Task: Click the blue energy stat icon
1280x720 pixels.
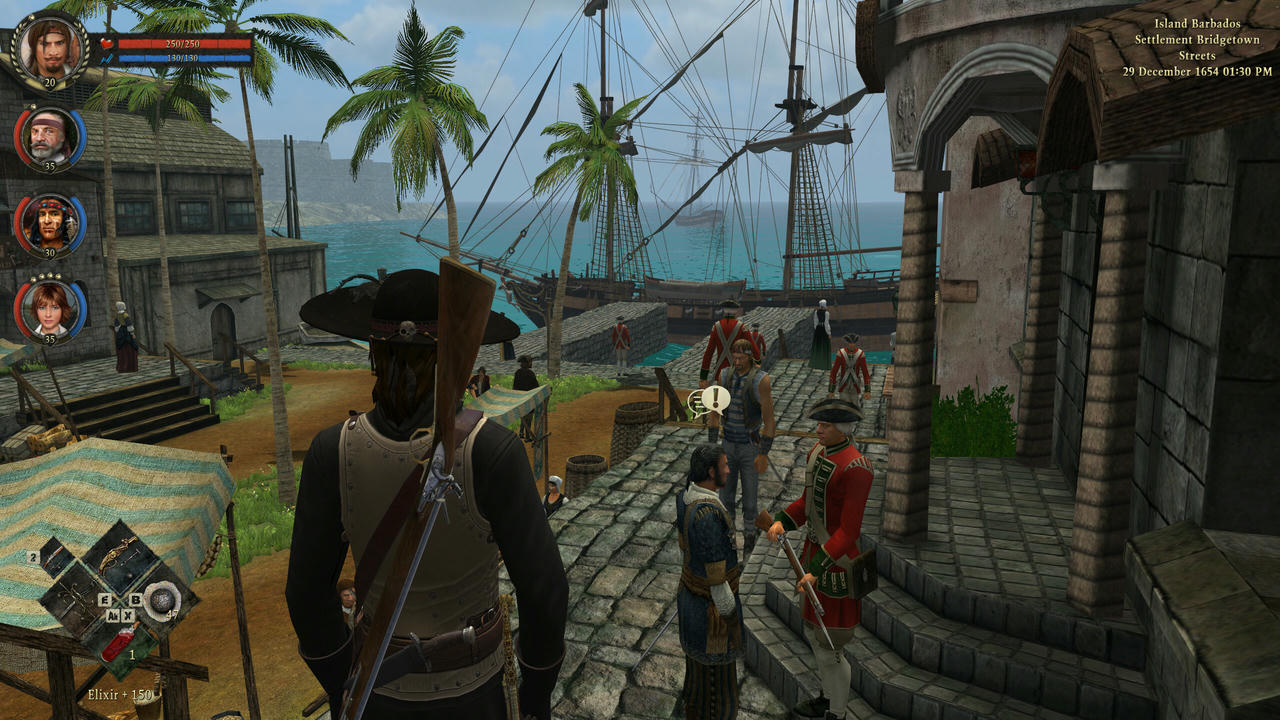Action: tap(107, 58)
